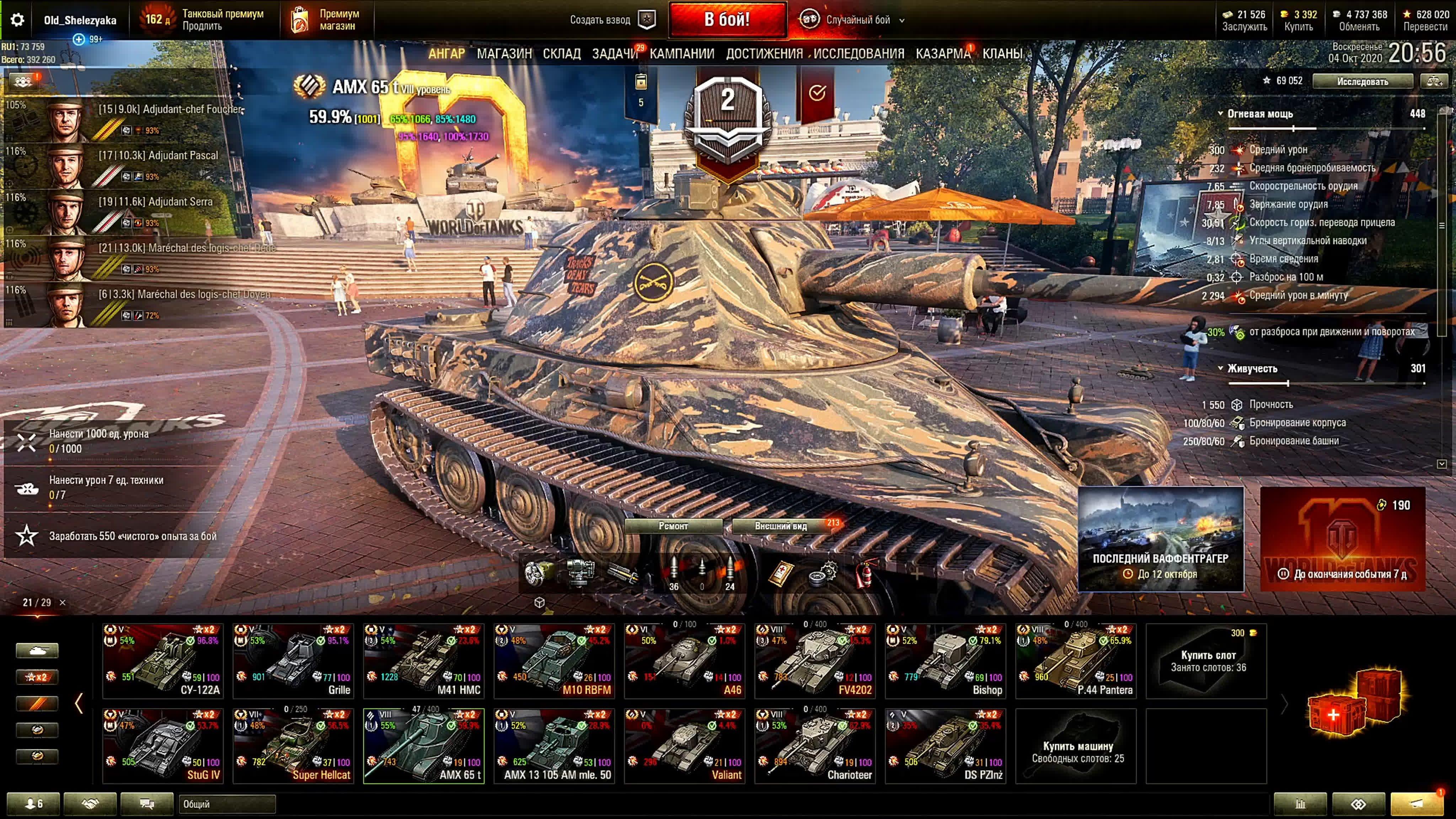Screen dimensions: 1456x819
Task: Open the СКЛАД tab
Action: (561, 54)
